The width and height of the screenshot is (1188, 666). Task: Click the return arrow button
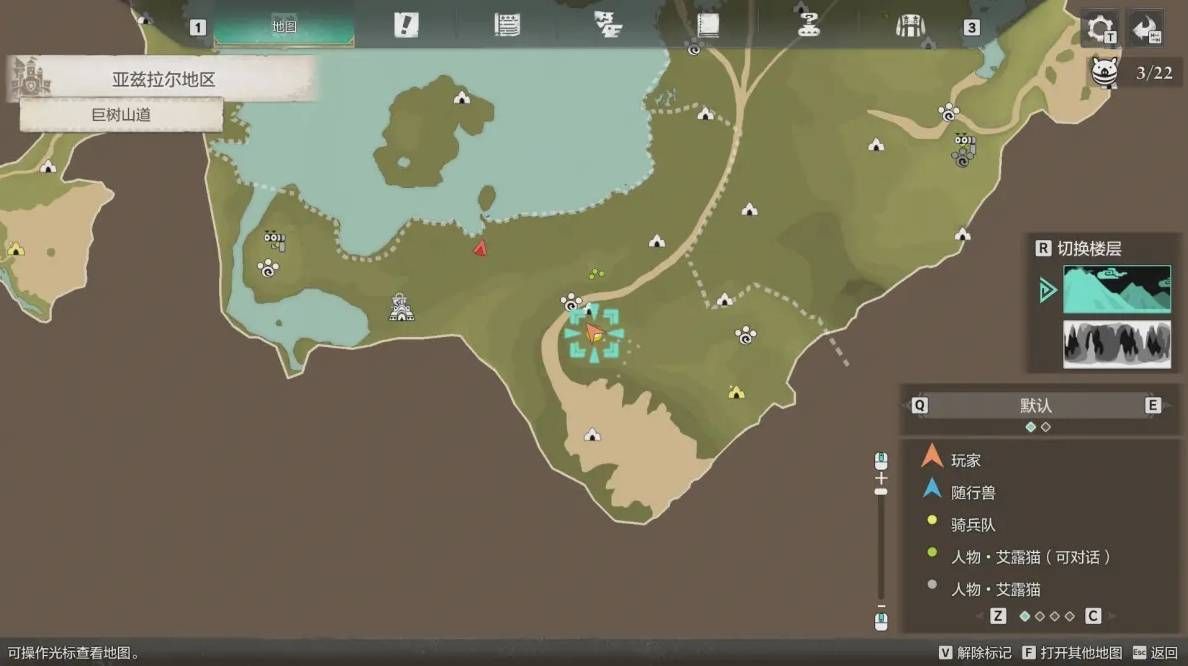(x=1145, y=28)
